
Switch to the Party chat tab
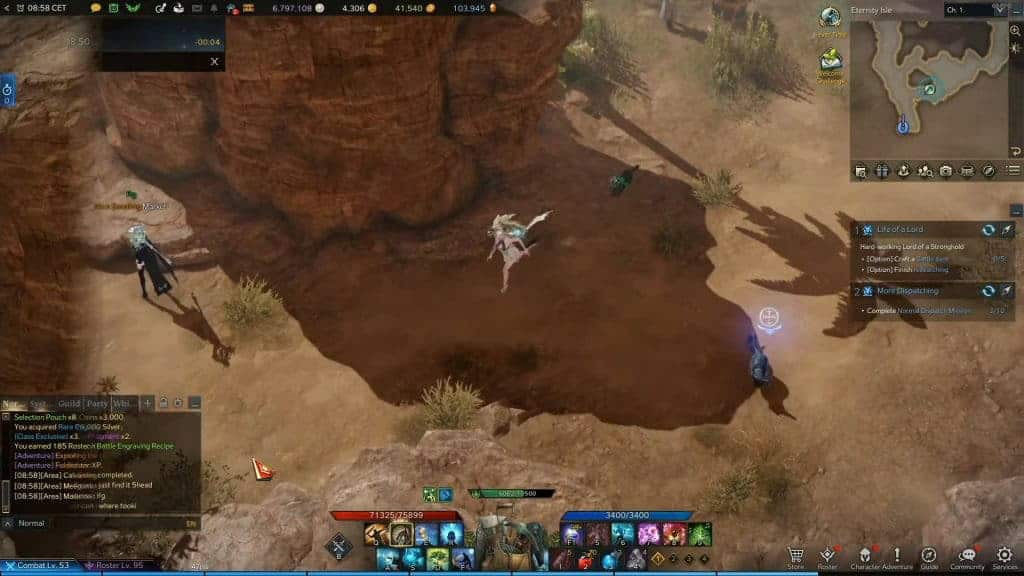[x=97, y=403]
